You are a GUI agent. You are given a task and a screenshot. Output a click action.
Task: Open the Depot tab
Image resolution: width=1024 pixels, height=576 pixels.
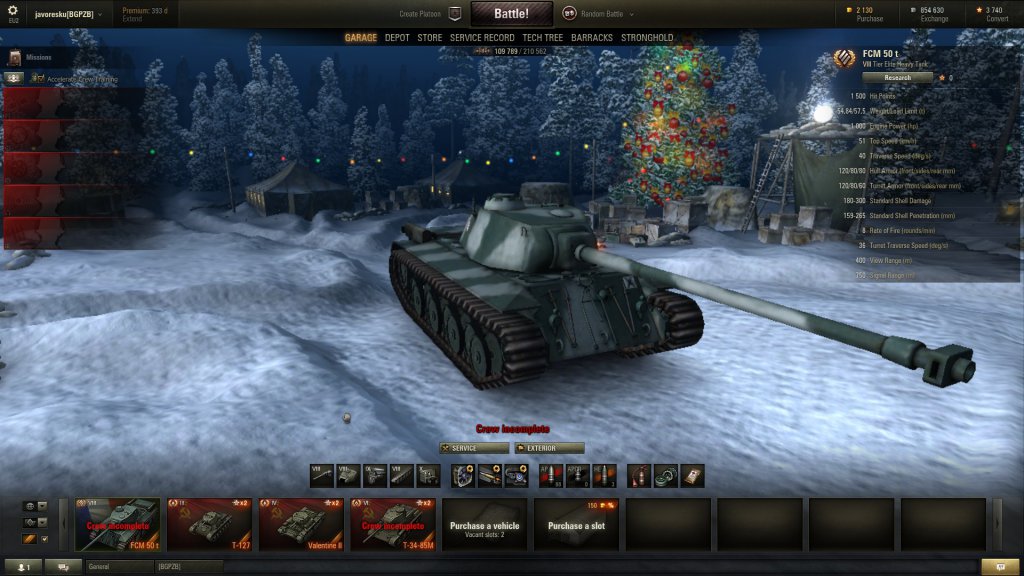click(397, 38)
